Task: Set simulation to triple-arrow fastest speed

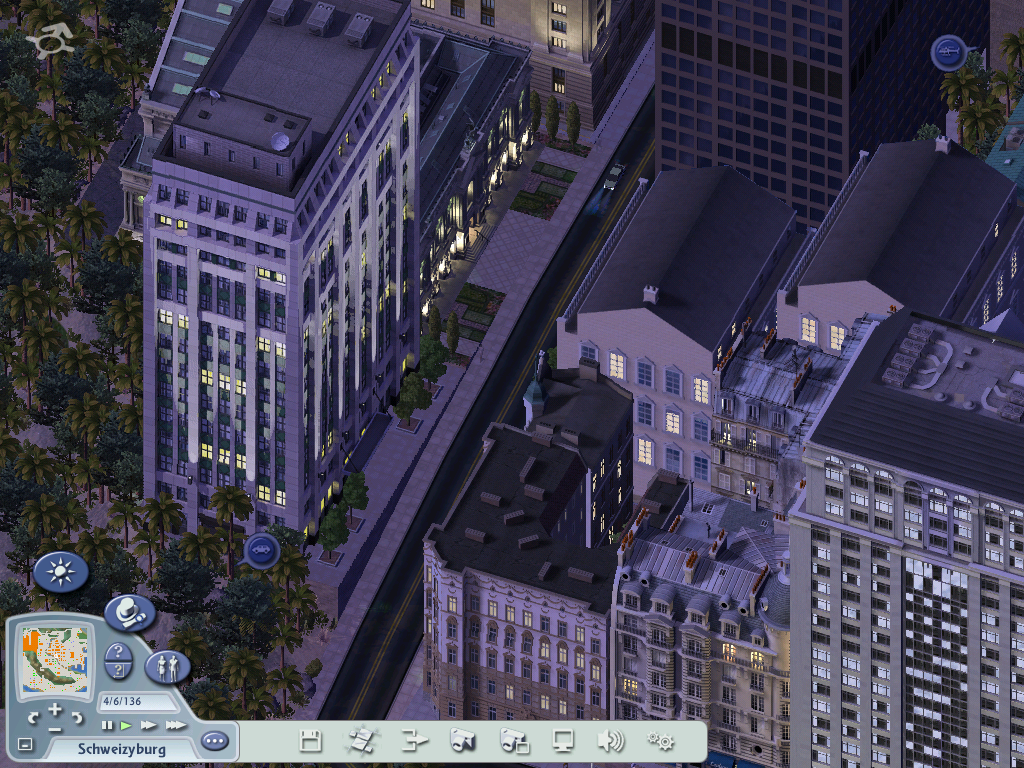Action: point(176,725)
